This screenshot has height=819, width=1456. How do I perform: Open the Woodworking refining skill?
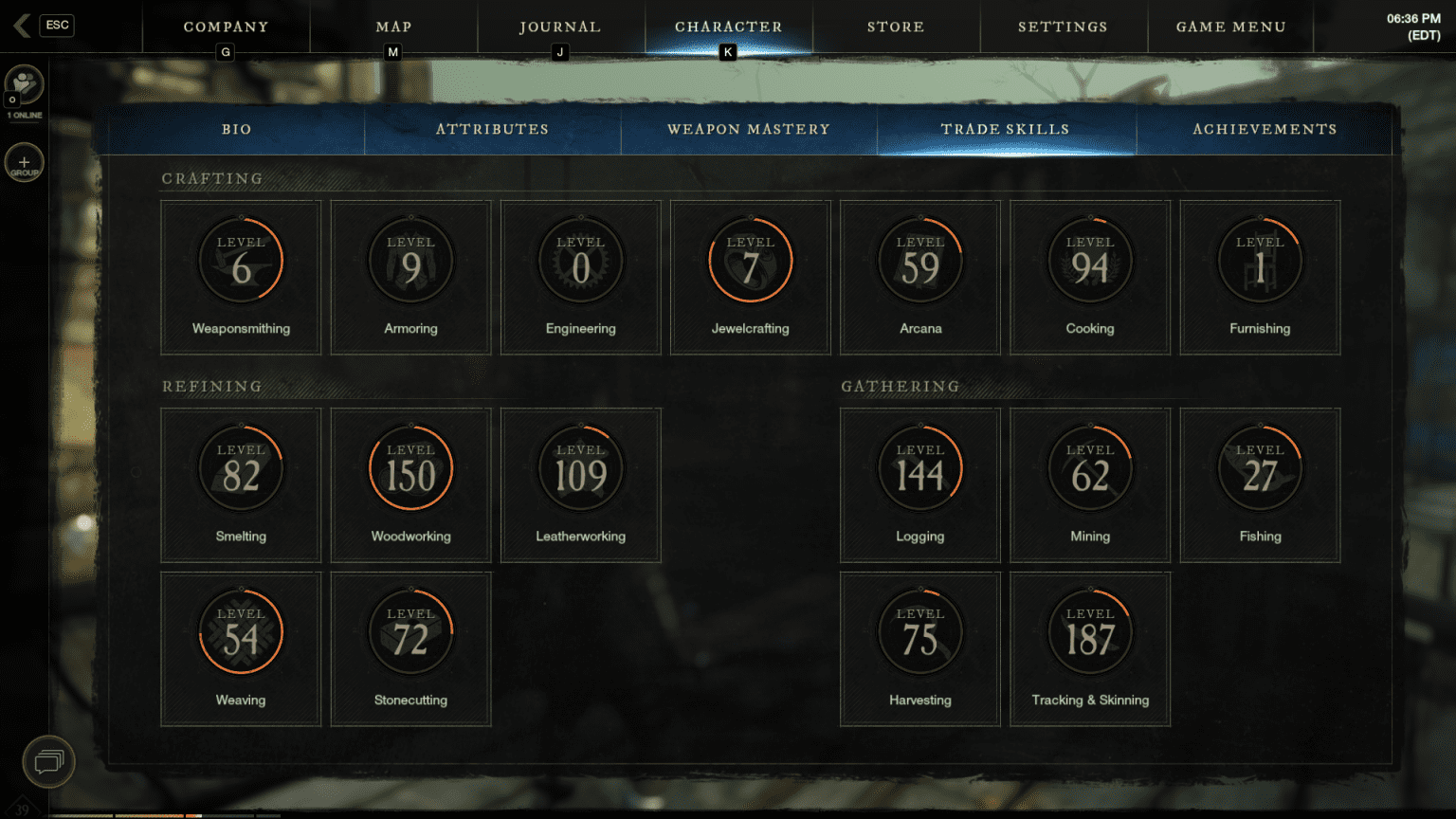(410, 466)
